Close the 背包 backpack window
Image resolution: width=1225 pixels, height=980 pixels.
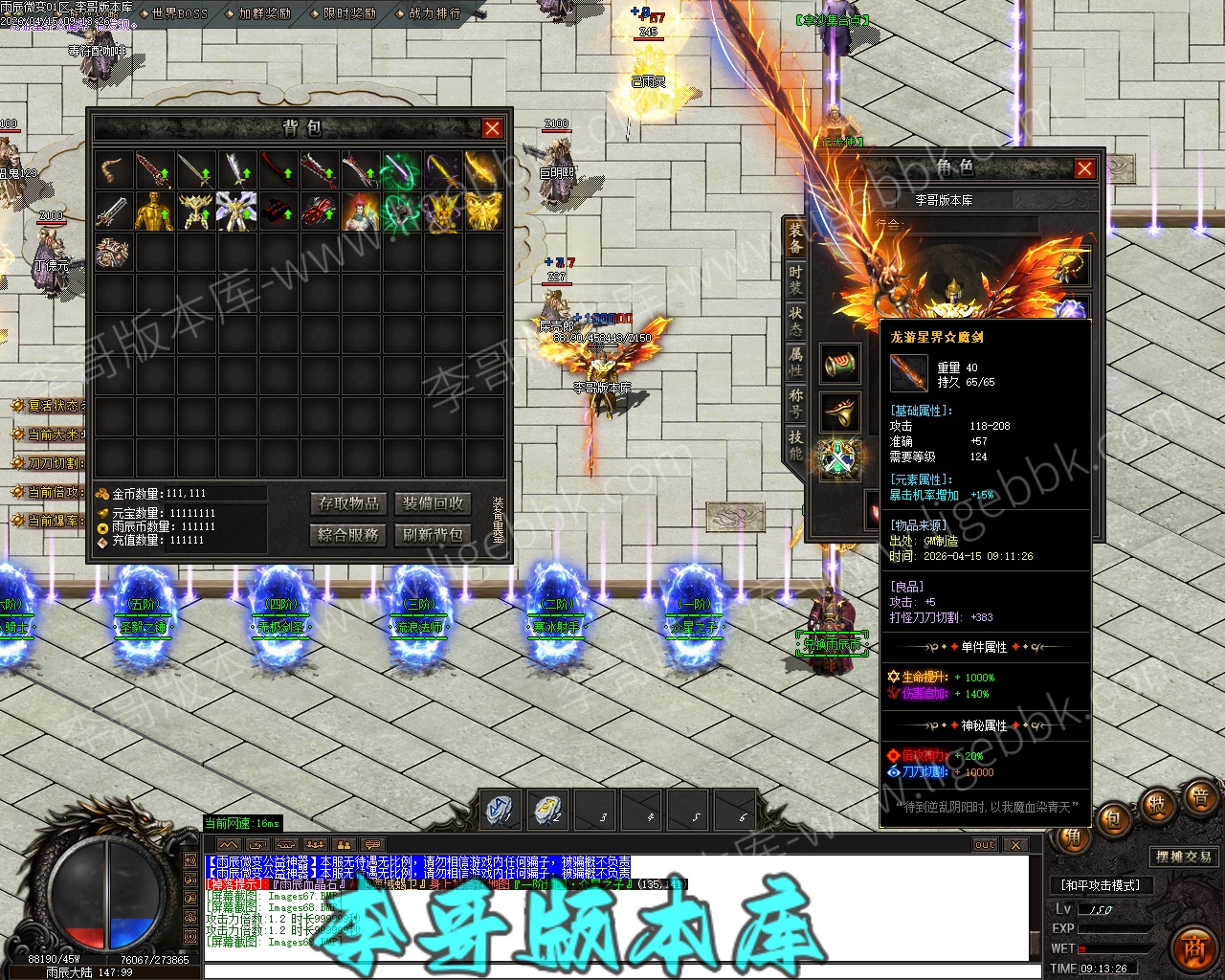coord(492,128)
